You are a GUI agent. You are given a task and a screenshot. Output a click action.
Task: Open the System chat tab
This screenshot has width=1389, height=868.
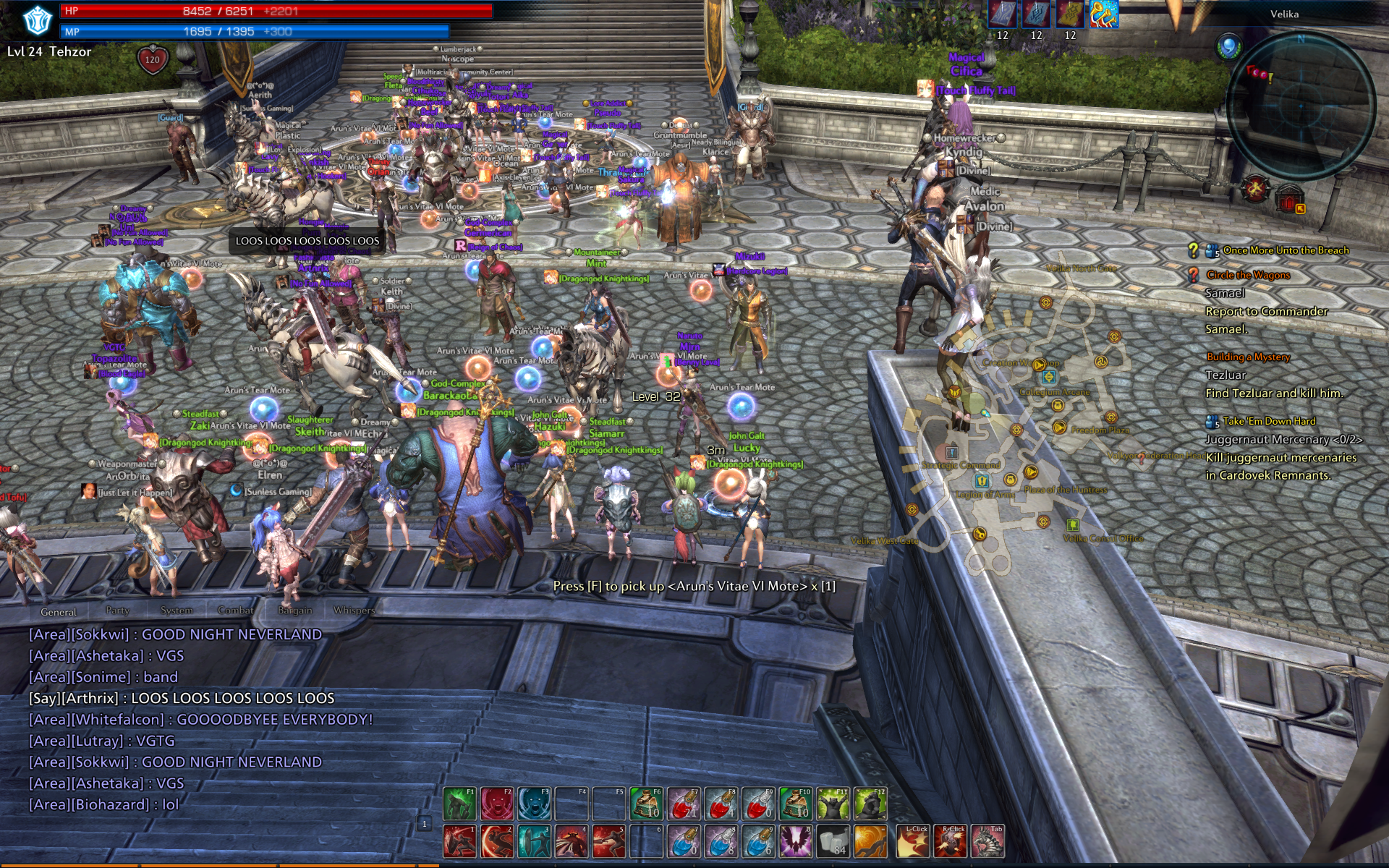[x=177, y=610]
